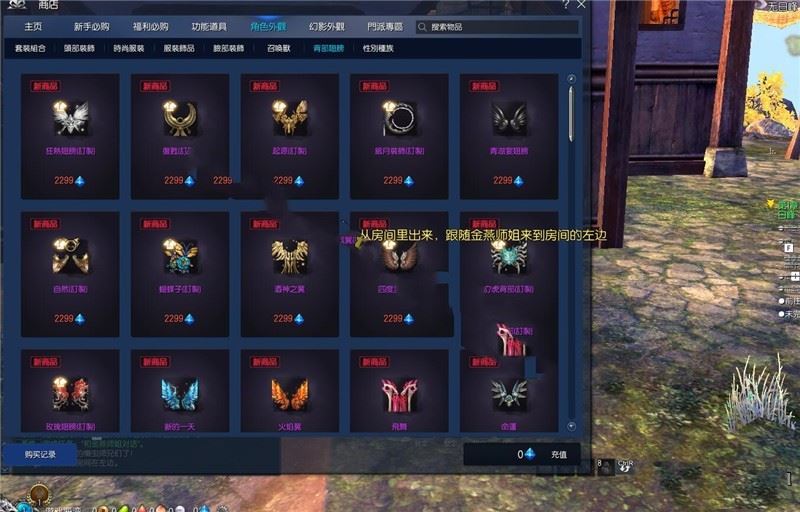This screenshot has width=800, height=512.
Task: Select the 福利必购 tab
Action: (149, 27)
